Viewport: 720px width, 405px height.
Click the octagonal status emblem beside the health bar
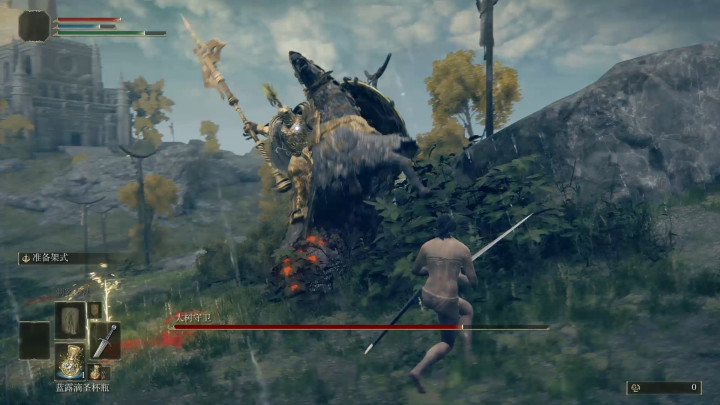(34, 25)
